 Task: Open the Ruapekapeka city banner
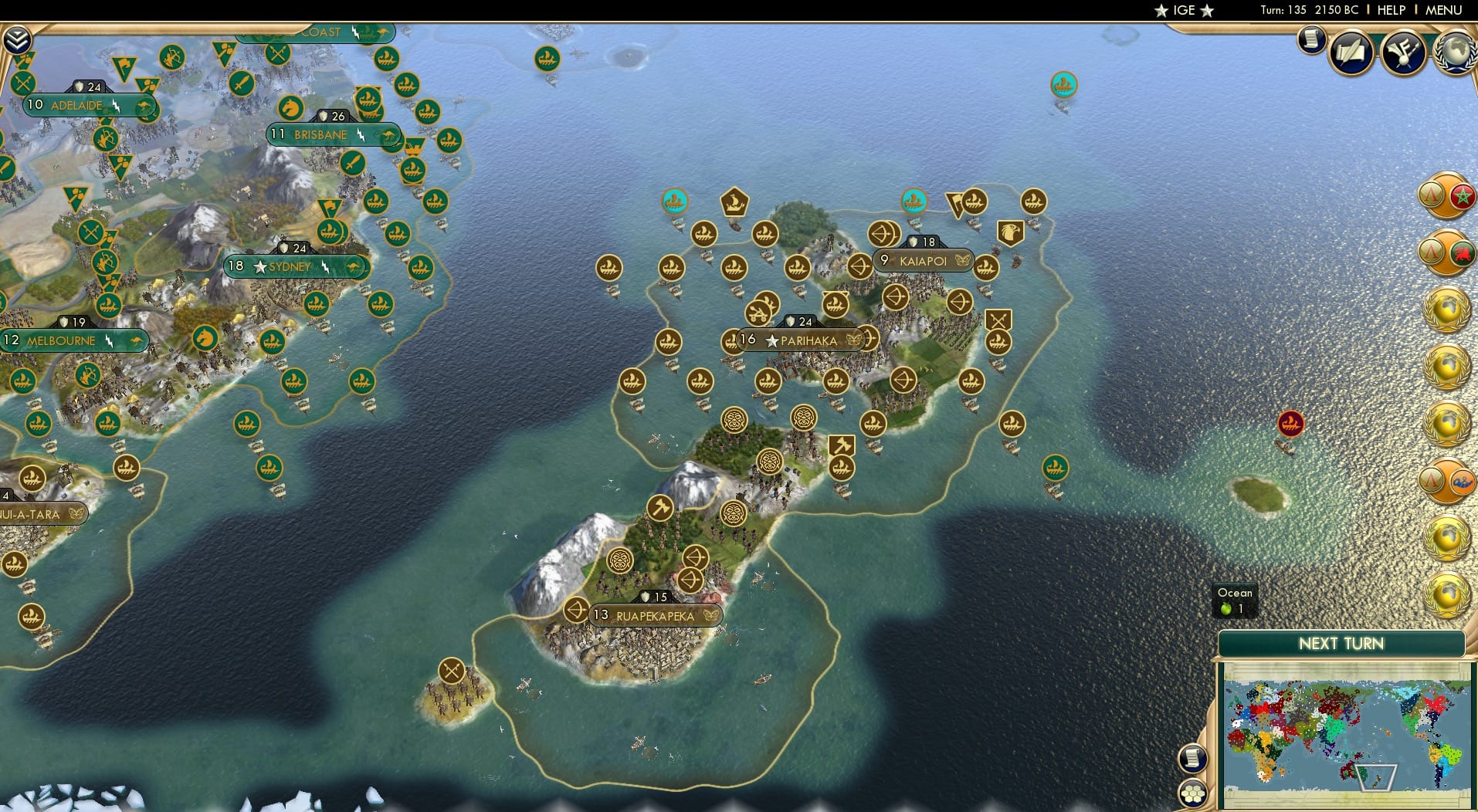click(x=657, y=615)
